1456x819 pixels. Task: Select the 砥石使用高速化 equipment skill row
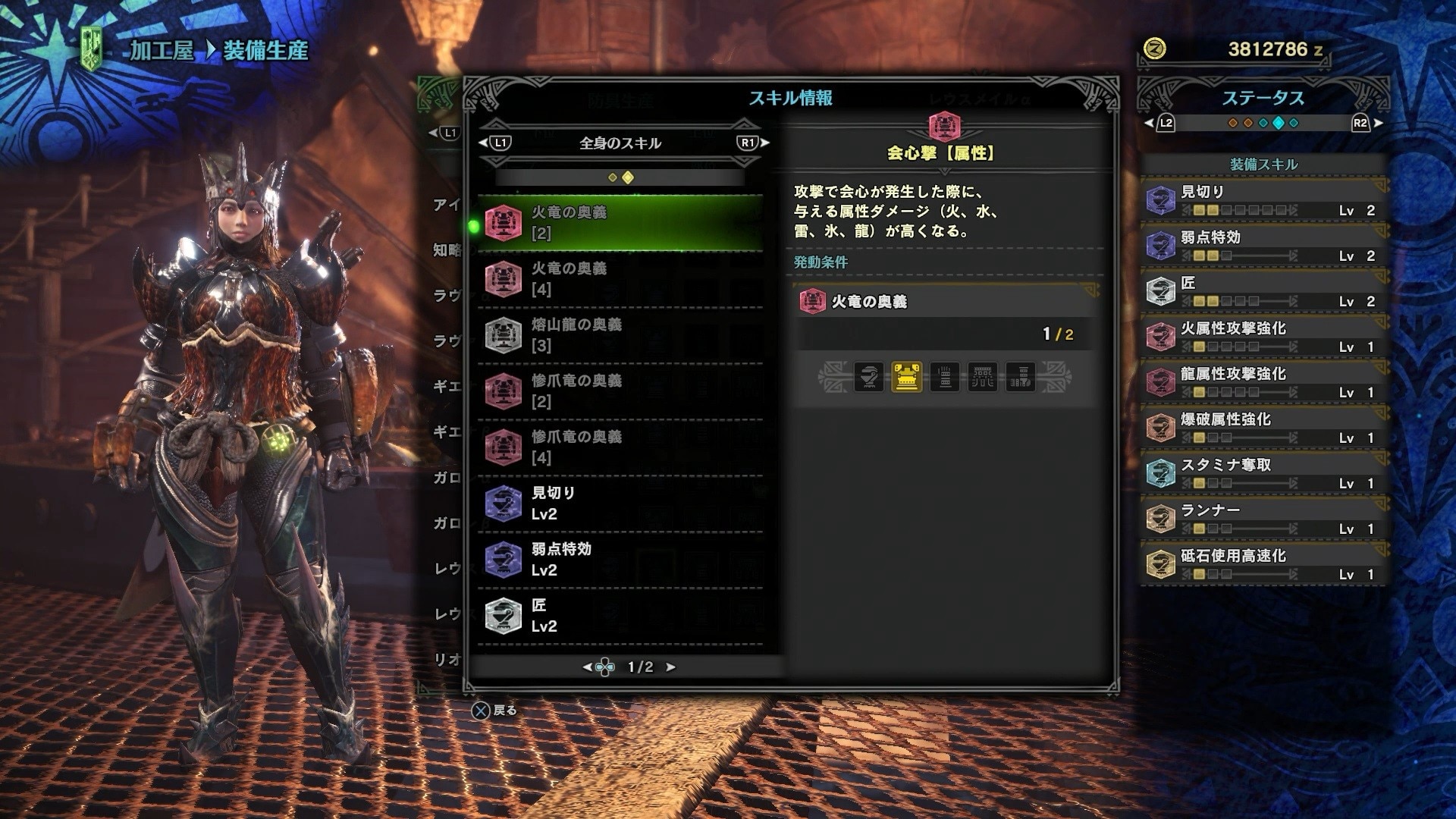click(x=1263, y=563)
